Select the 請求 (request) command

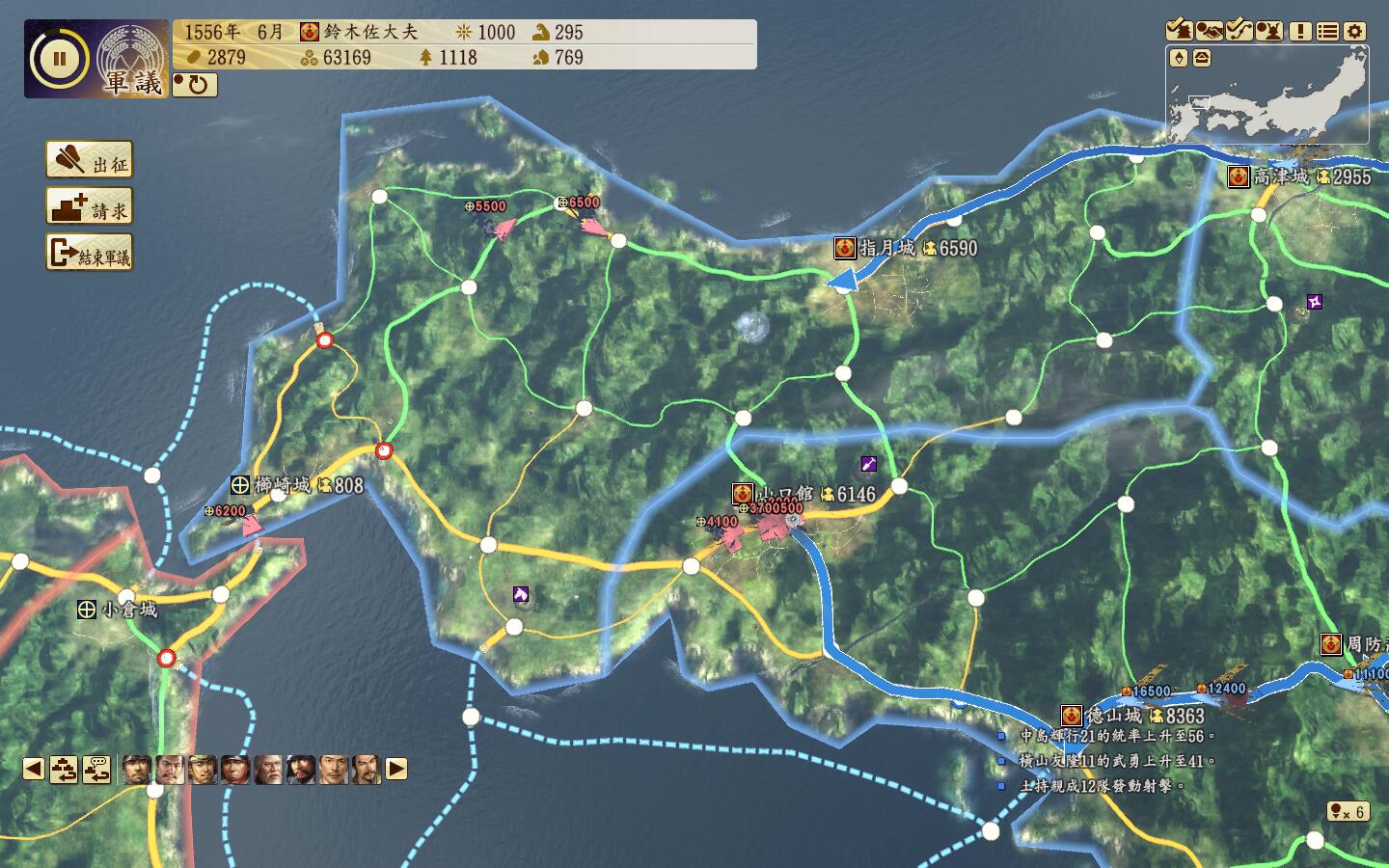[90, 206]
